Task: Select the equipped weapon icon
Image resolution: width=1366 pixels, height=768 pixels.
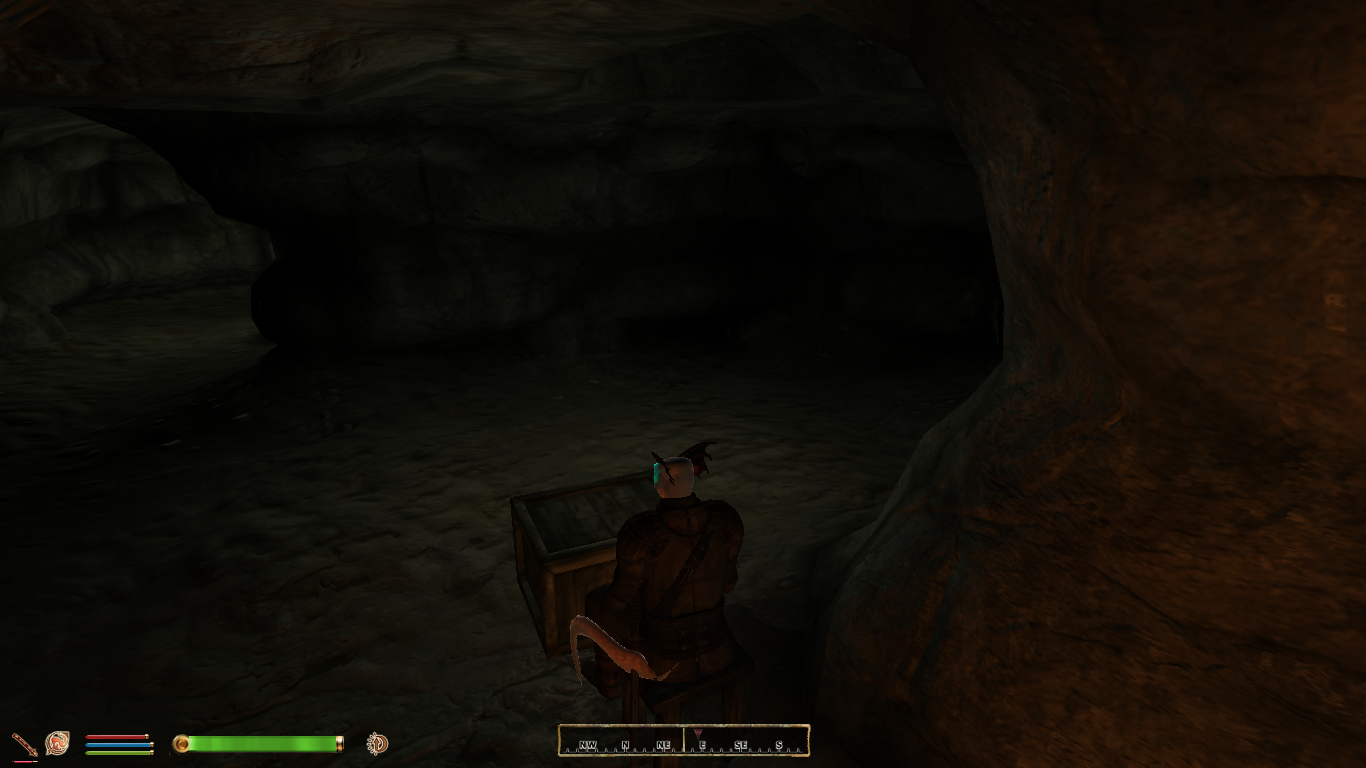Action: (x=24, y=744)
